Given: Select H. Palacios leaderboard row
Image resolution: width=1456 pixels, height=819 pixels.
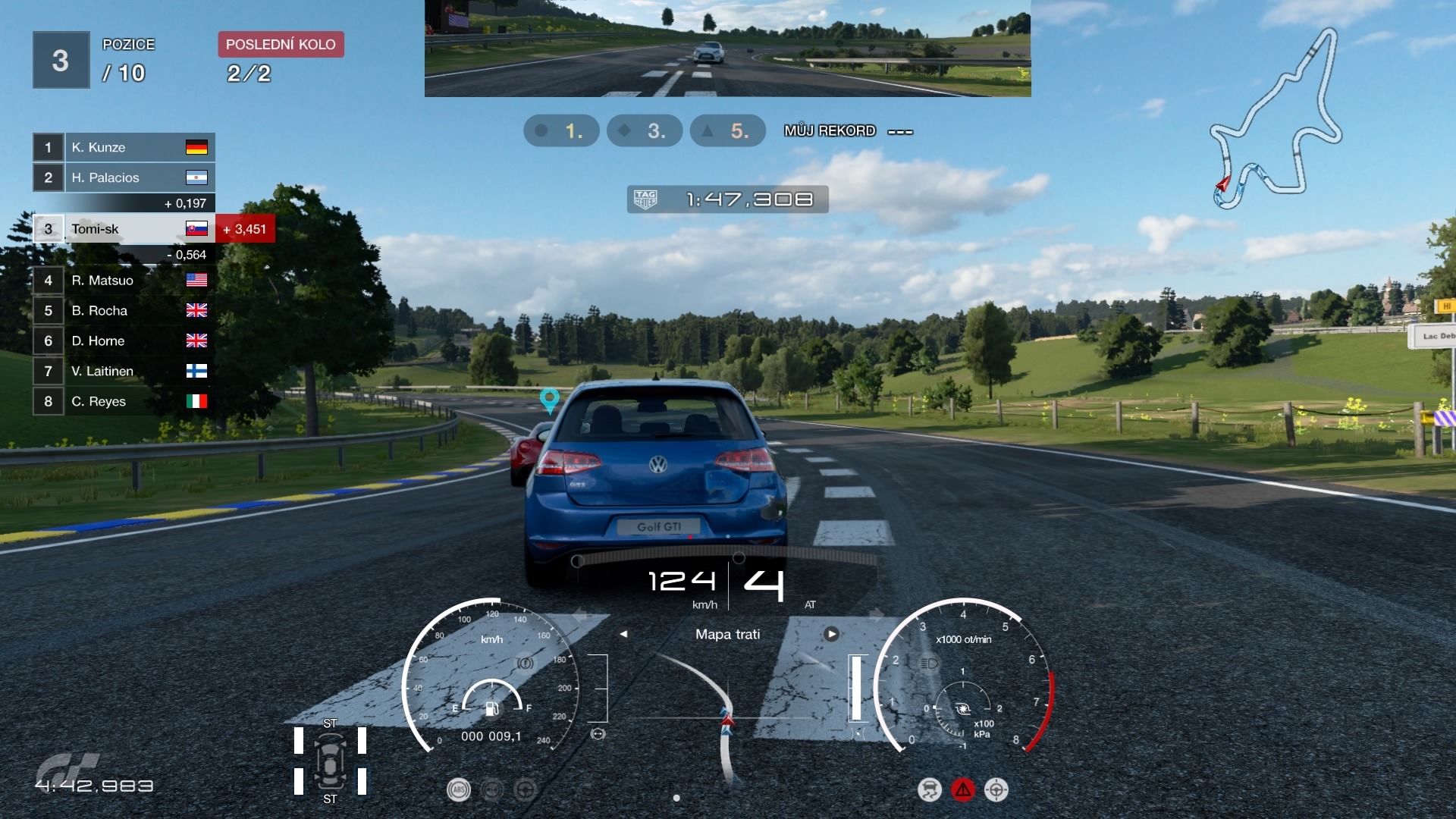Looking at the screenshot, I should click(124, 177).
